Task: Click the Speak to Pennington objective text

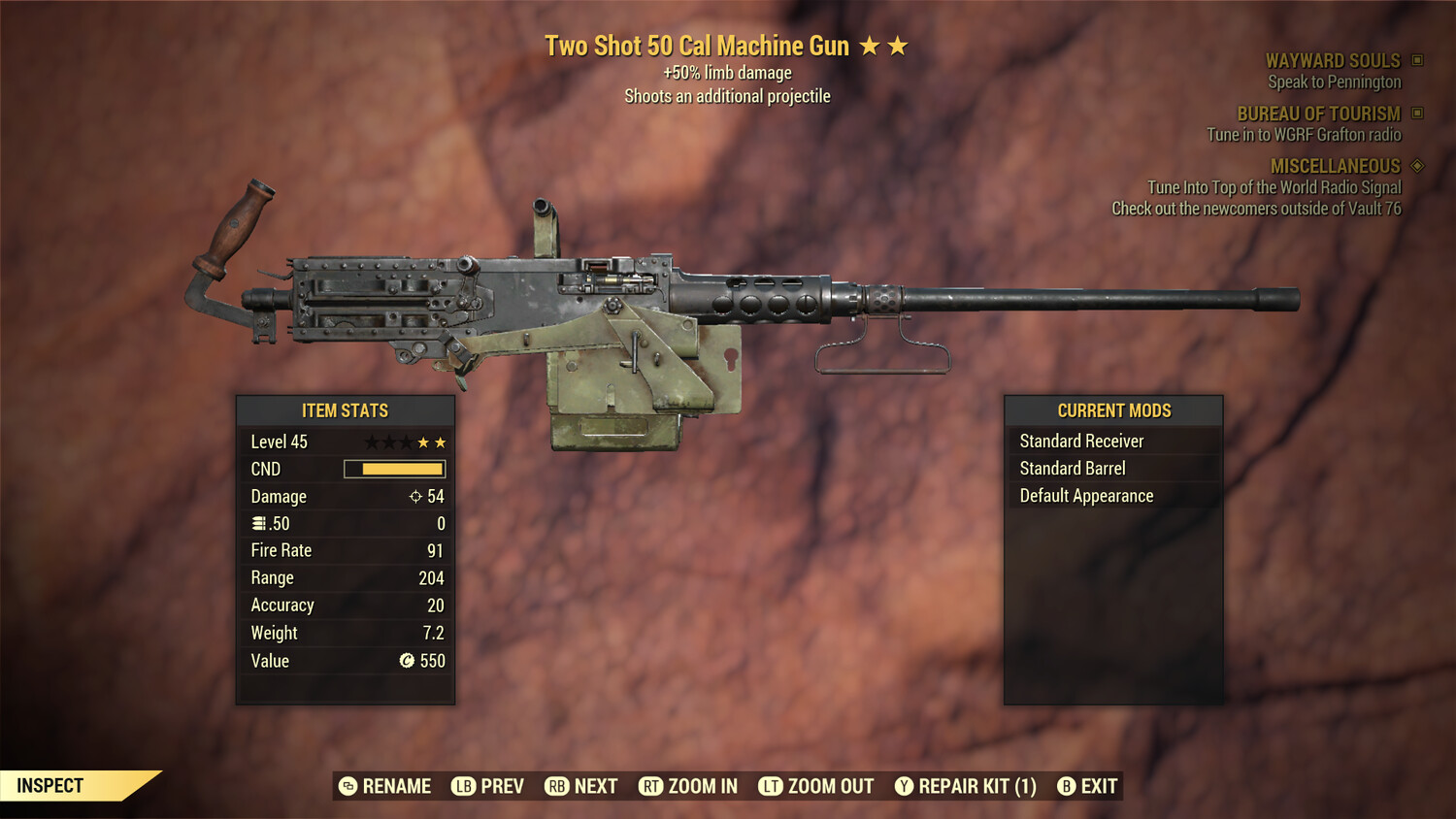Action: (x=1334, y=82)
